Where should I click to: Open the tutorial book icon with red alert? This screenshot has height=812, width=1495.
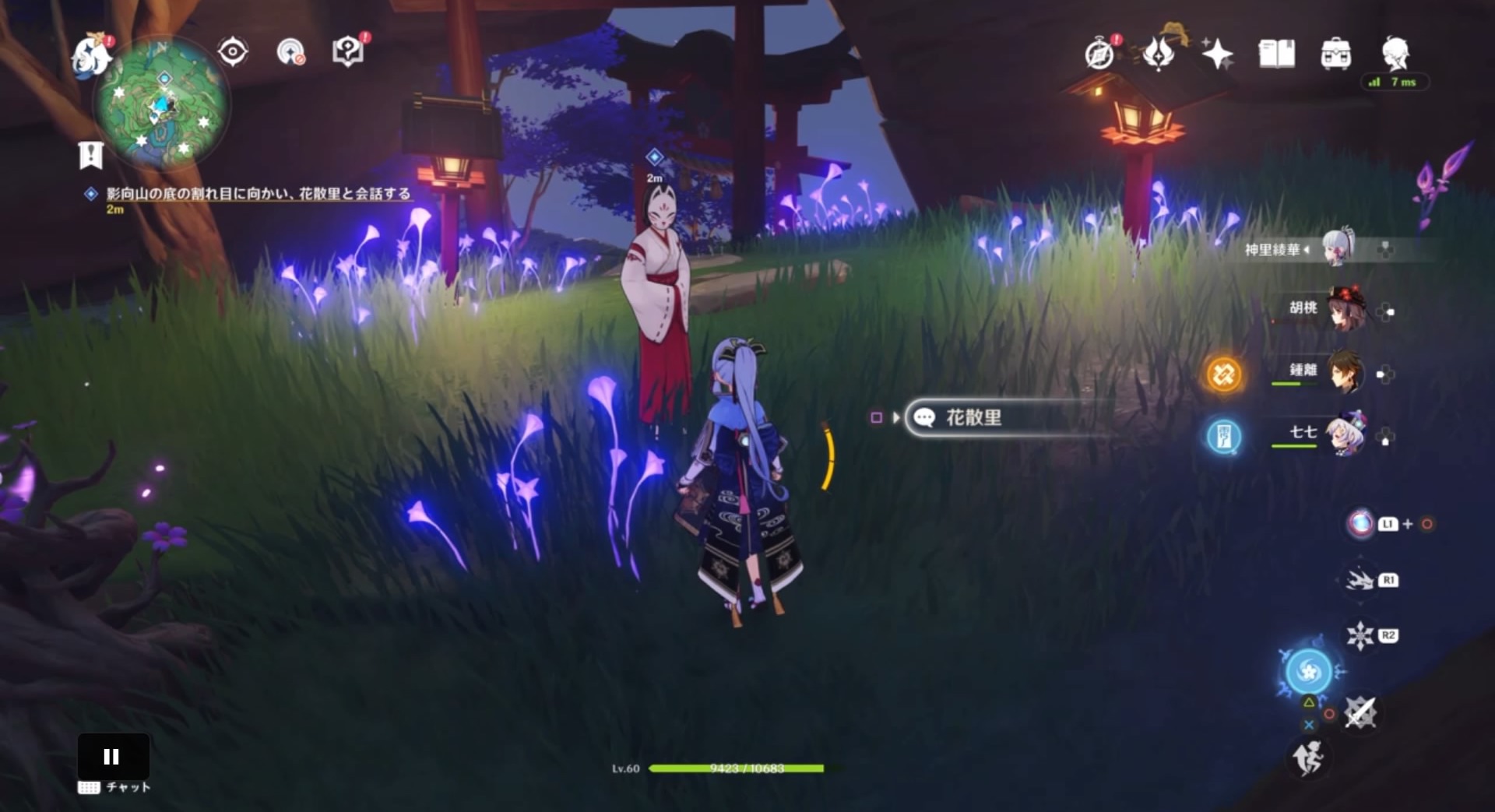click(347, 50)
